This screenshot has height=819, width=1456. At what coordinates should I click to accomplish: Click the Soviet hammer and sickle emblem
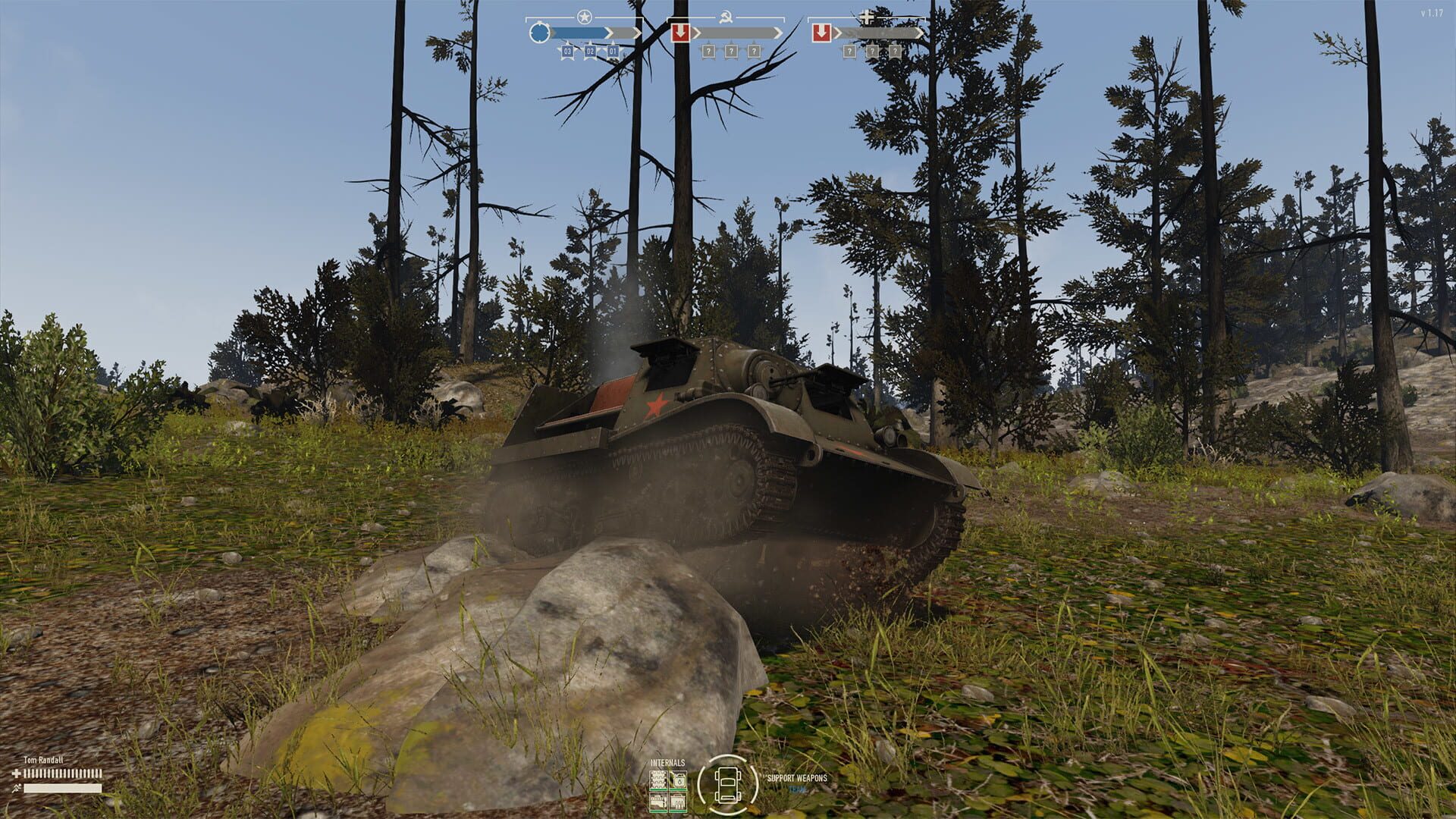pyautogui.click(x=726, y=15)
